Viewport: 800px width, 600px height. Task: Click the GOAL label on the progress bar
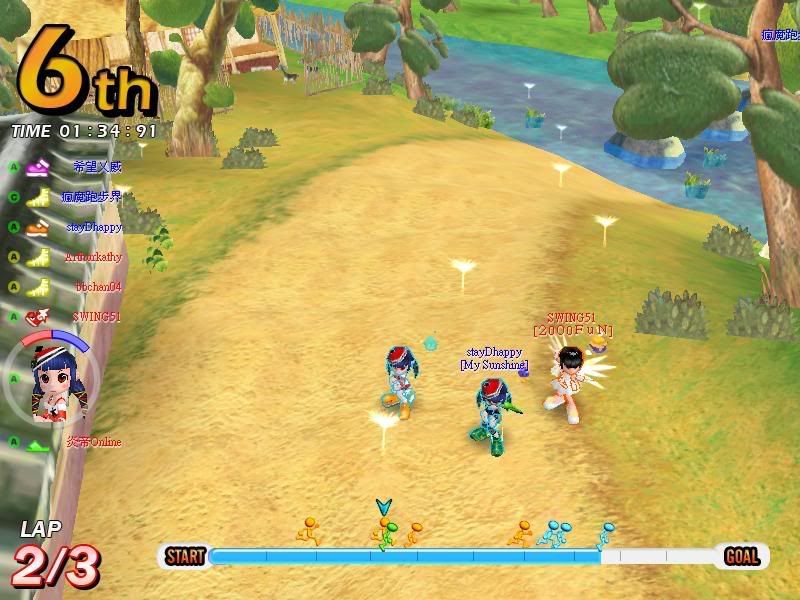(742, 556)
